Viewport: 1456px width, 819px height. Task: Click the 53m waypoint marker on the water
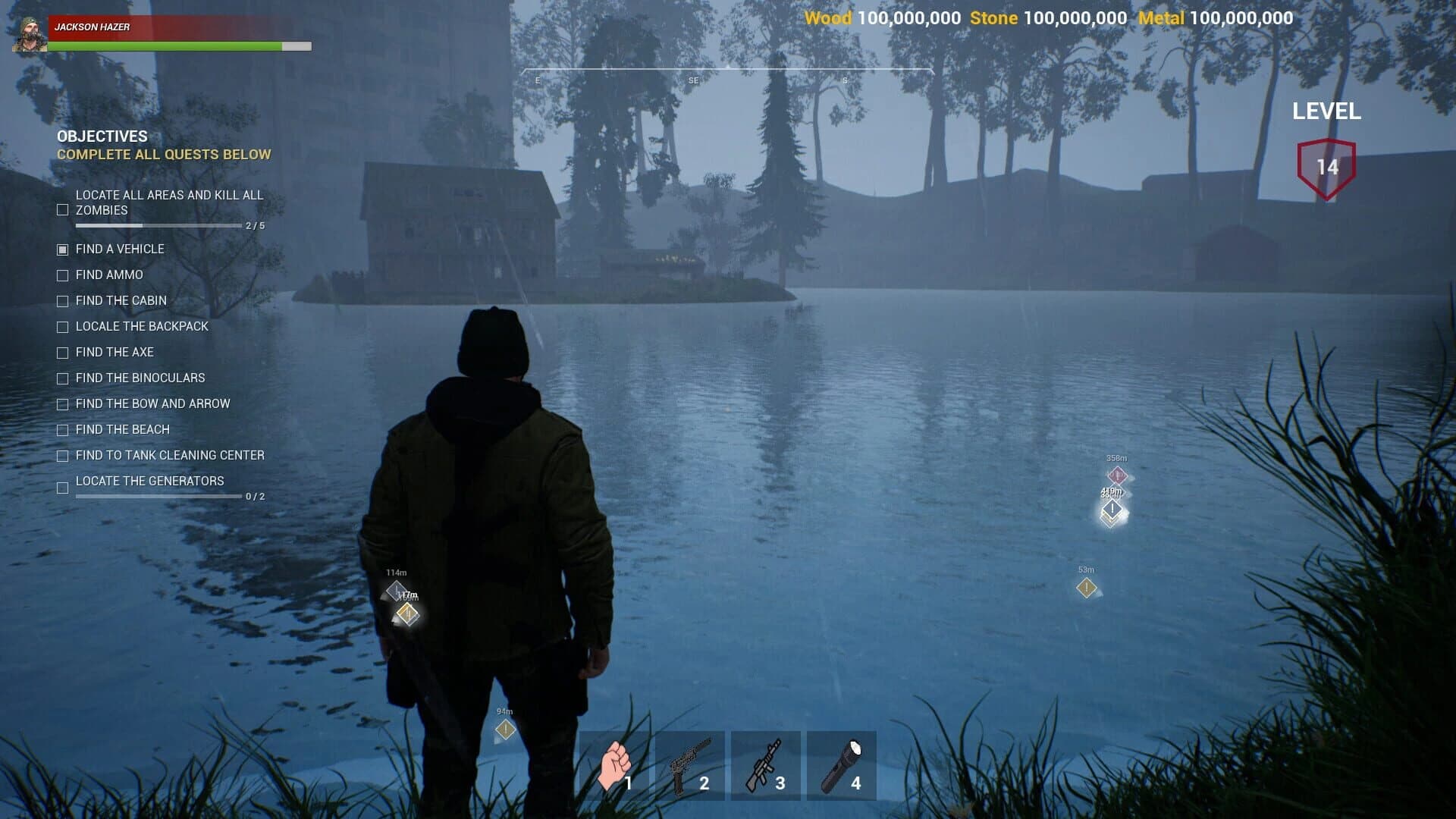point(1086,588)
